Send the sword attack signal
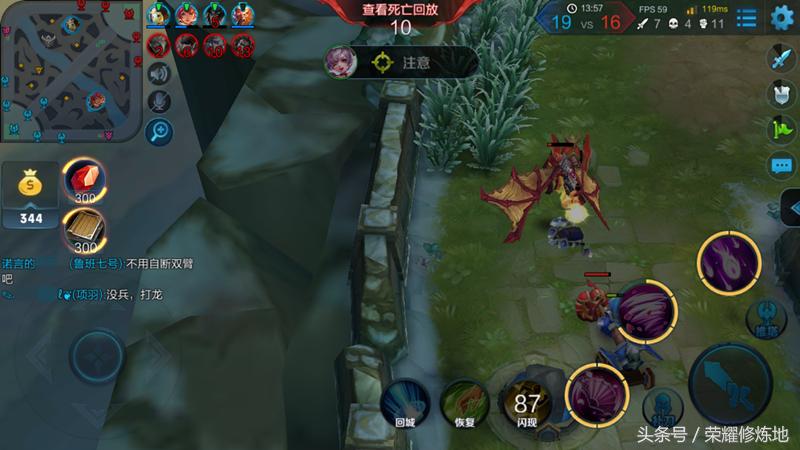 (x=781, y=59)
